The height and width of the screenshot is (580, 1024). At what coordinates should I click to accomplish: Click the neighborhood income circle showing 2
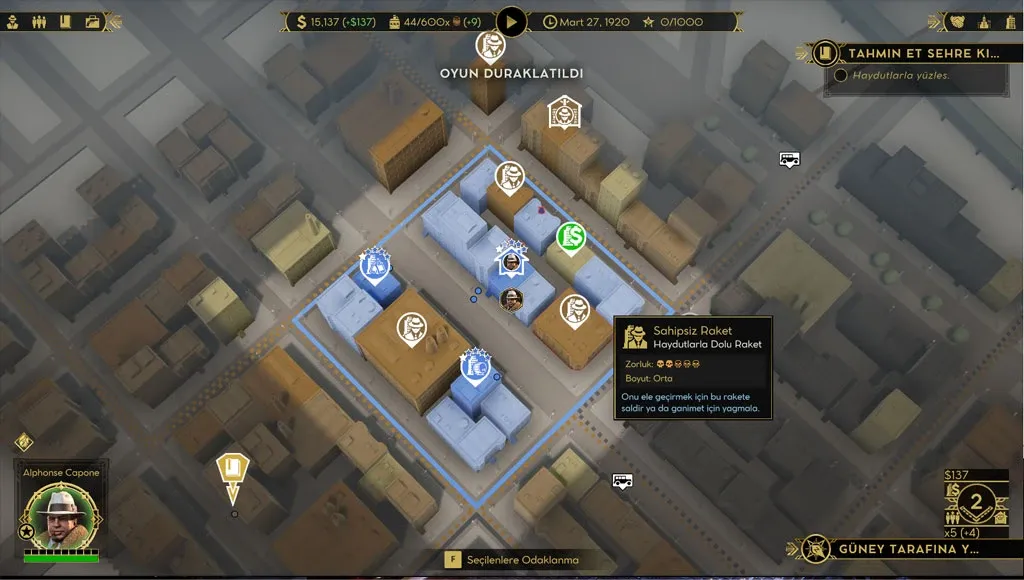pos(977,499)
